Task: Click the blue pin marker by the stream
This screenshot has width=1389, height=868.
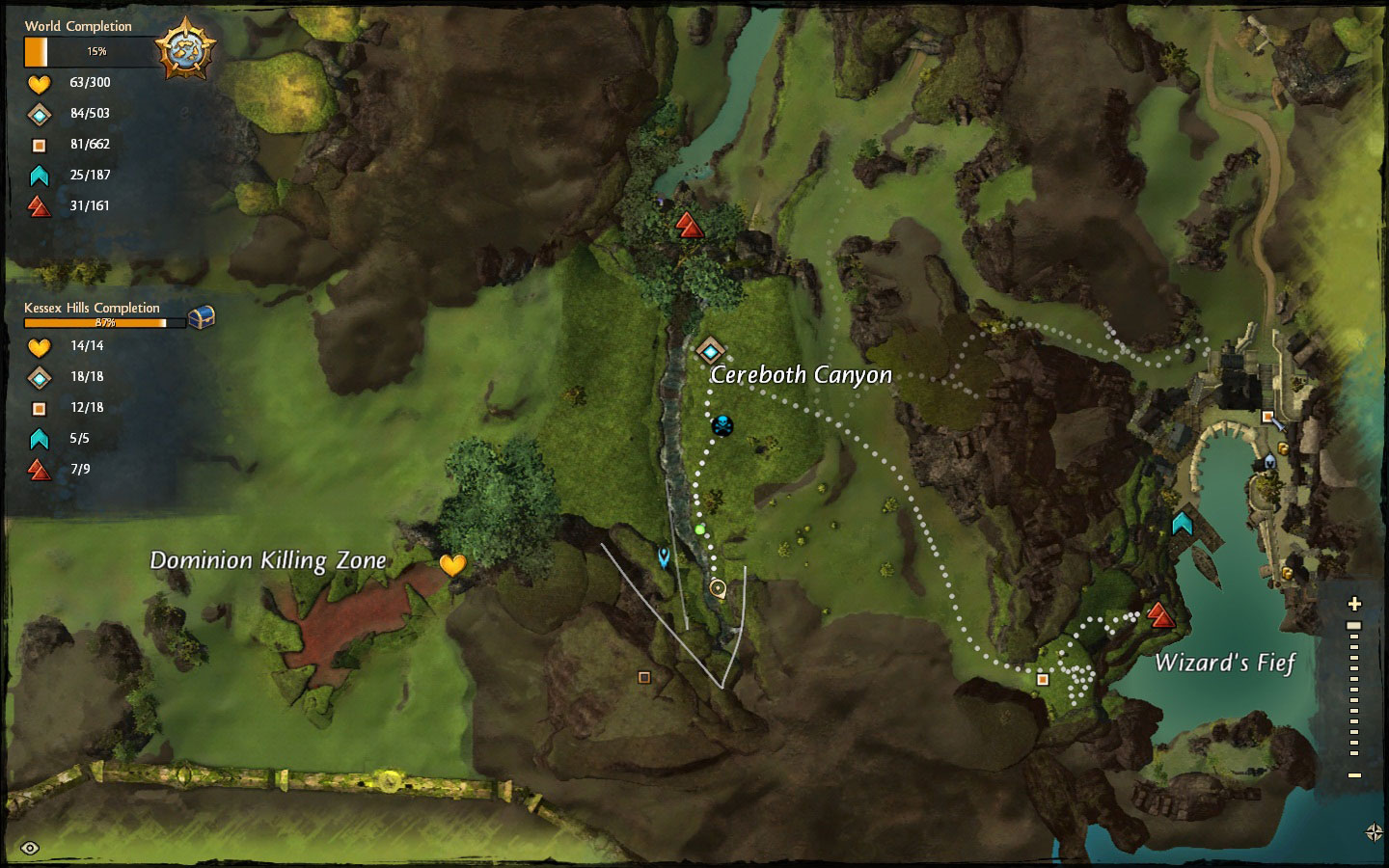Action: pos(664,556)
